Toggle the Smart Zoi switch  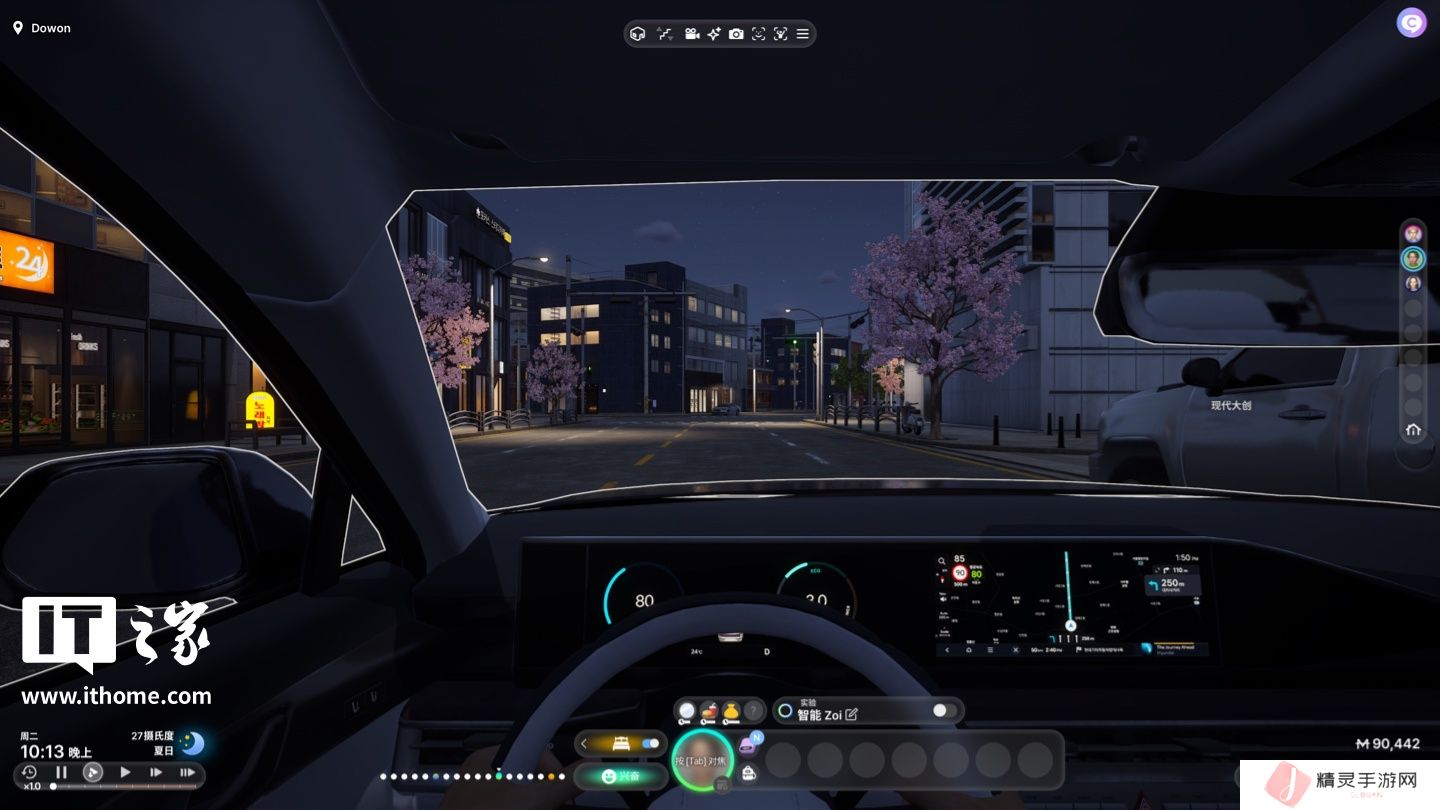point(945,711)
